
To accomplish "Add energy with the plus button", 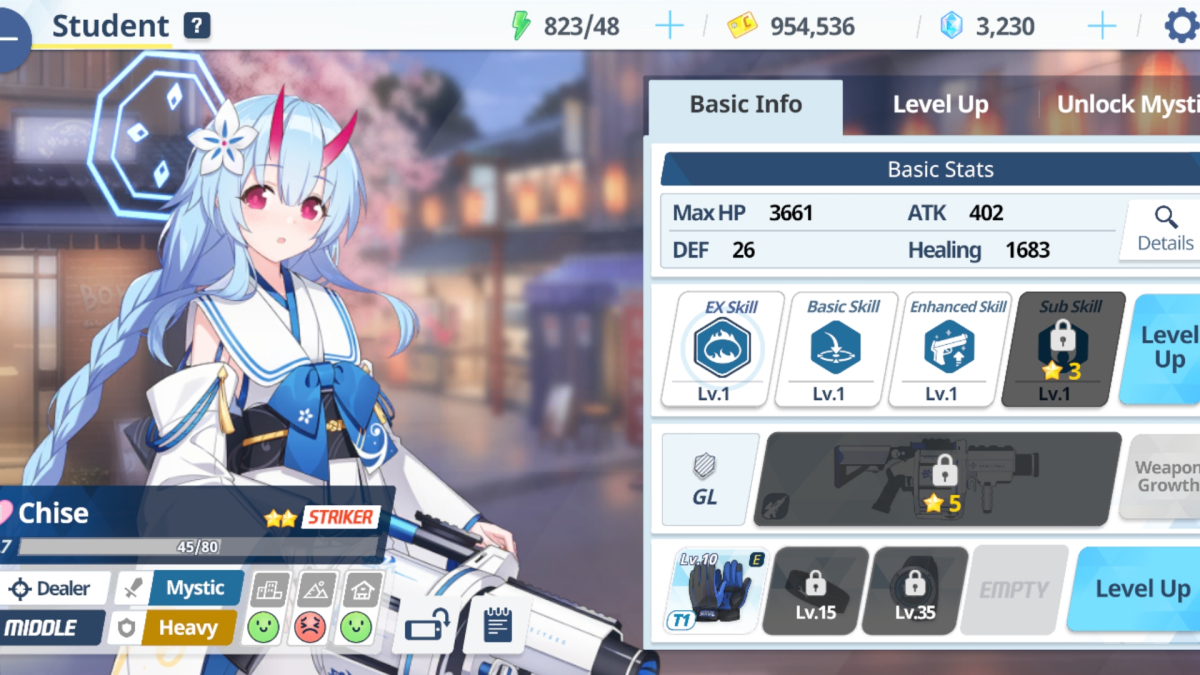I will (669, 26).
